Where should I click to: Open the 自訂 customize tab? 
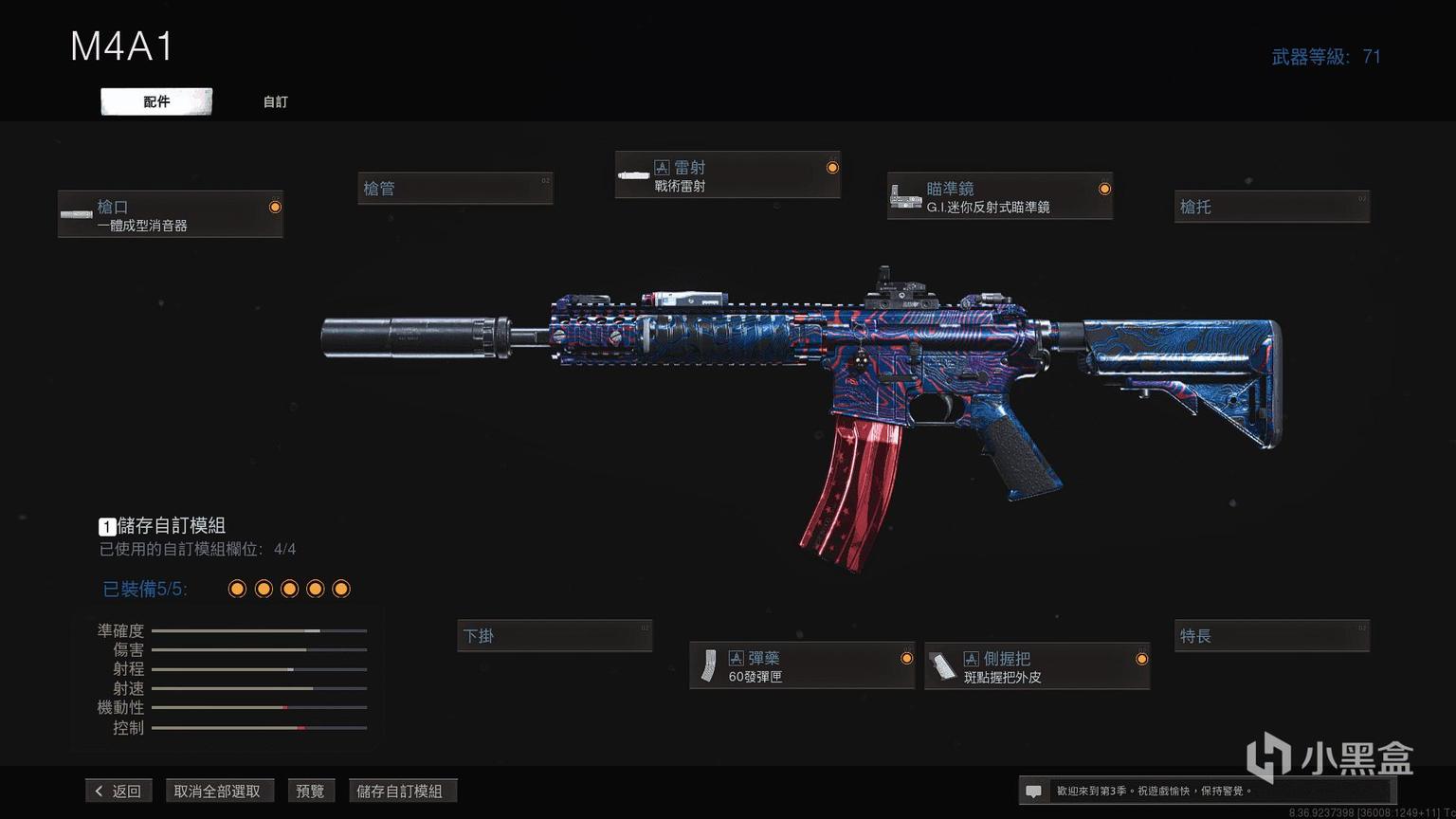coord(275,101)
